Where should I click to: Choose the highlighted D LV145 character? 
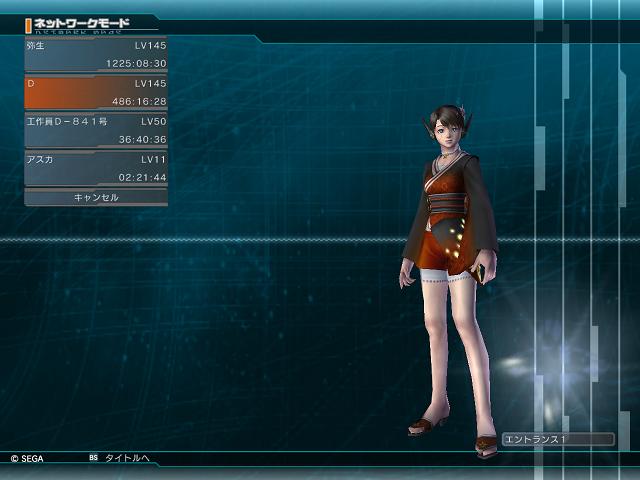click(96, 92)
